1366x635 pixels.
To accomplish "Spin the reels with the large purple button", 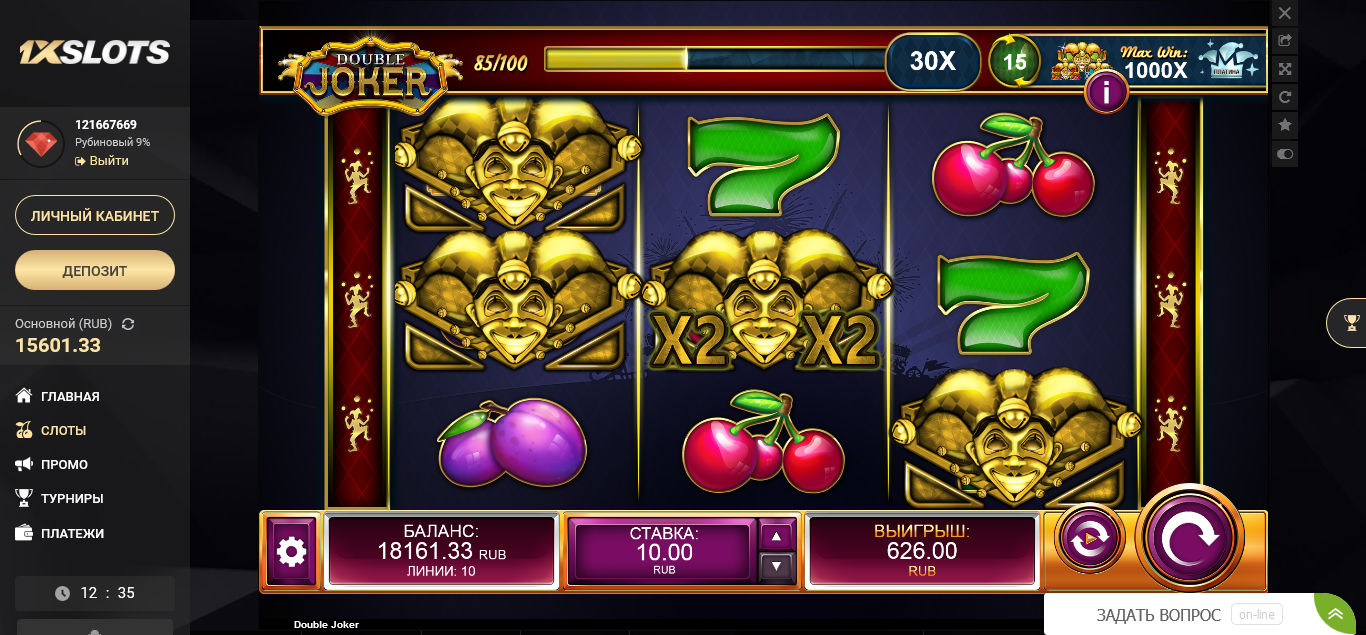I will [1189, 538].
